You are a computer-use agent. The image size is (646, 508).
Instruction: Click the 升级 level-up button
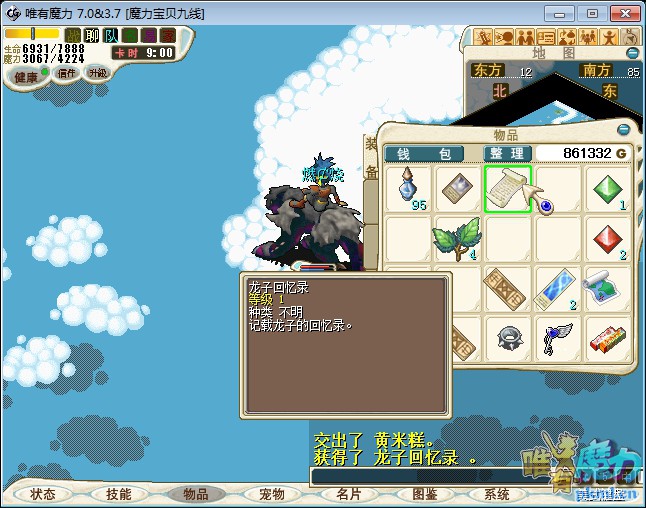click(97, 73)
